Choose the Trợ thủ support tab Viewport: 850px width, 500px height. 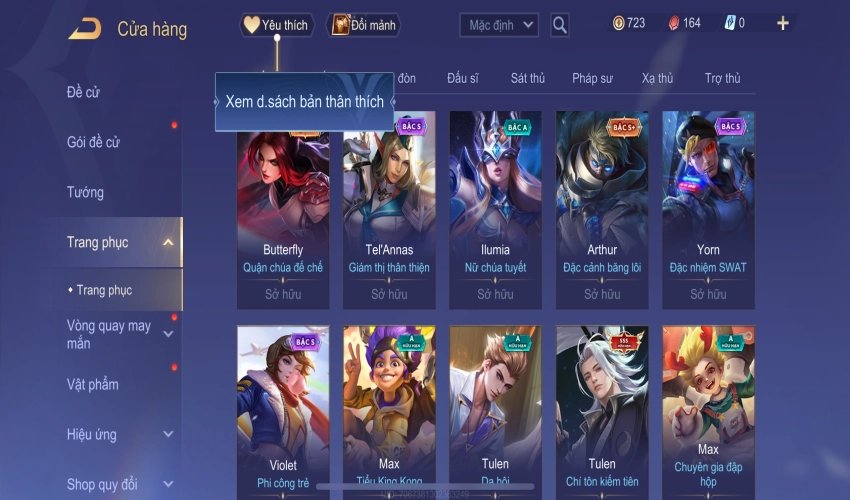click(722, 78)
